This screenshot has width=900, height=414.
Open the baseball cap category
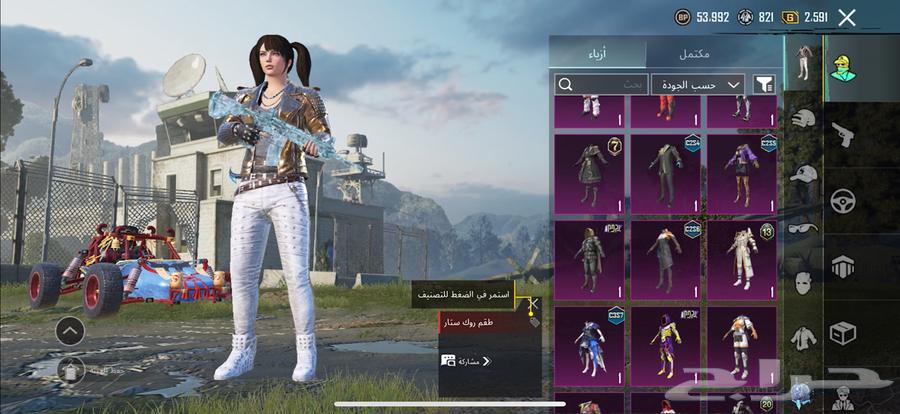click(803, 173)
